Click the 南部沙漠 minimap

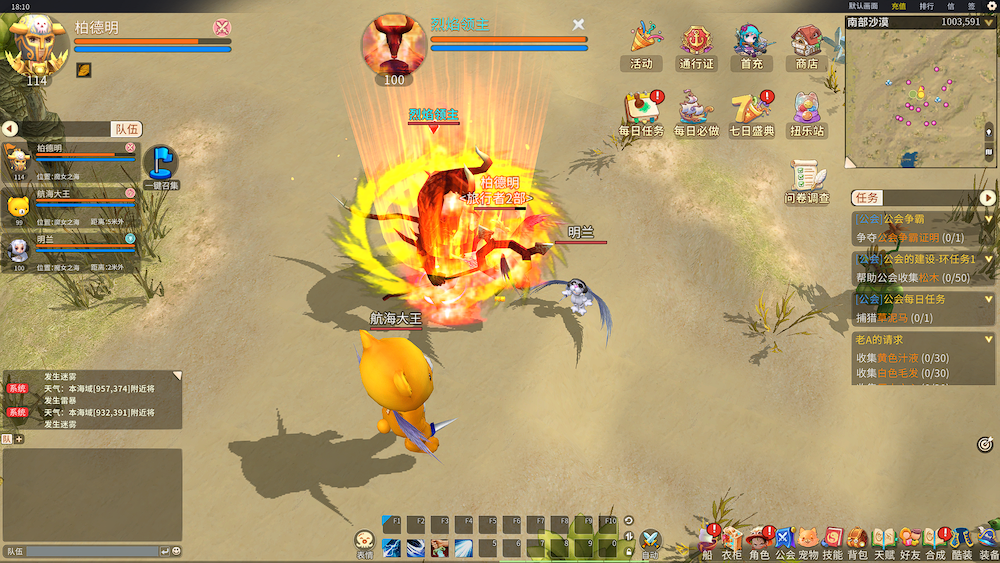tap(920, 97)
